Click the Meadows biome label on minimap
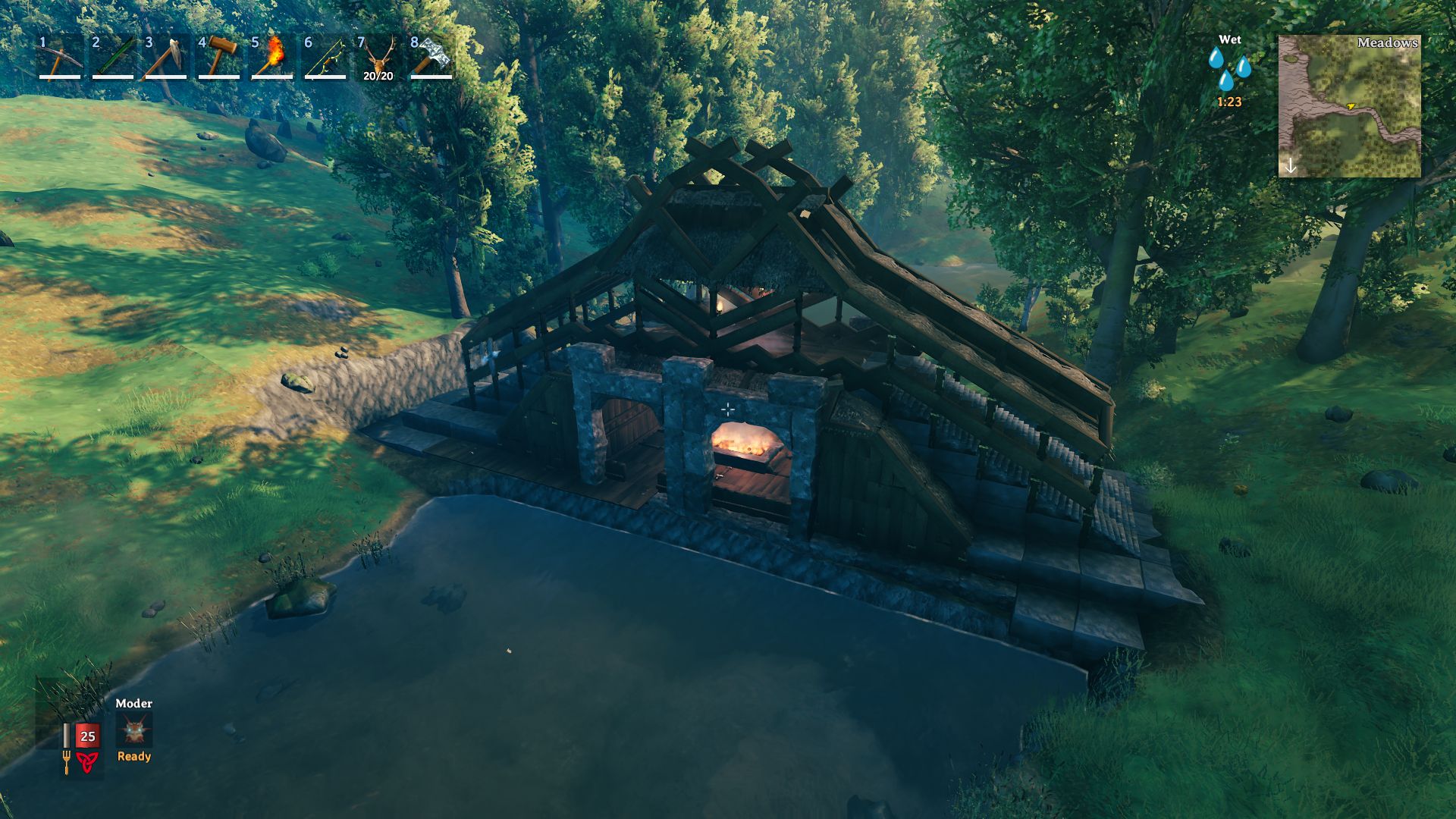 [x=1388, y=44]
